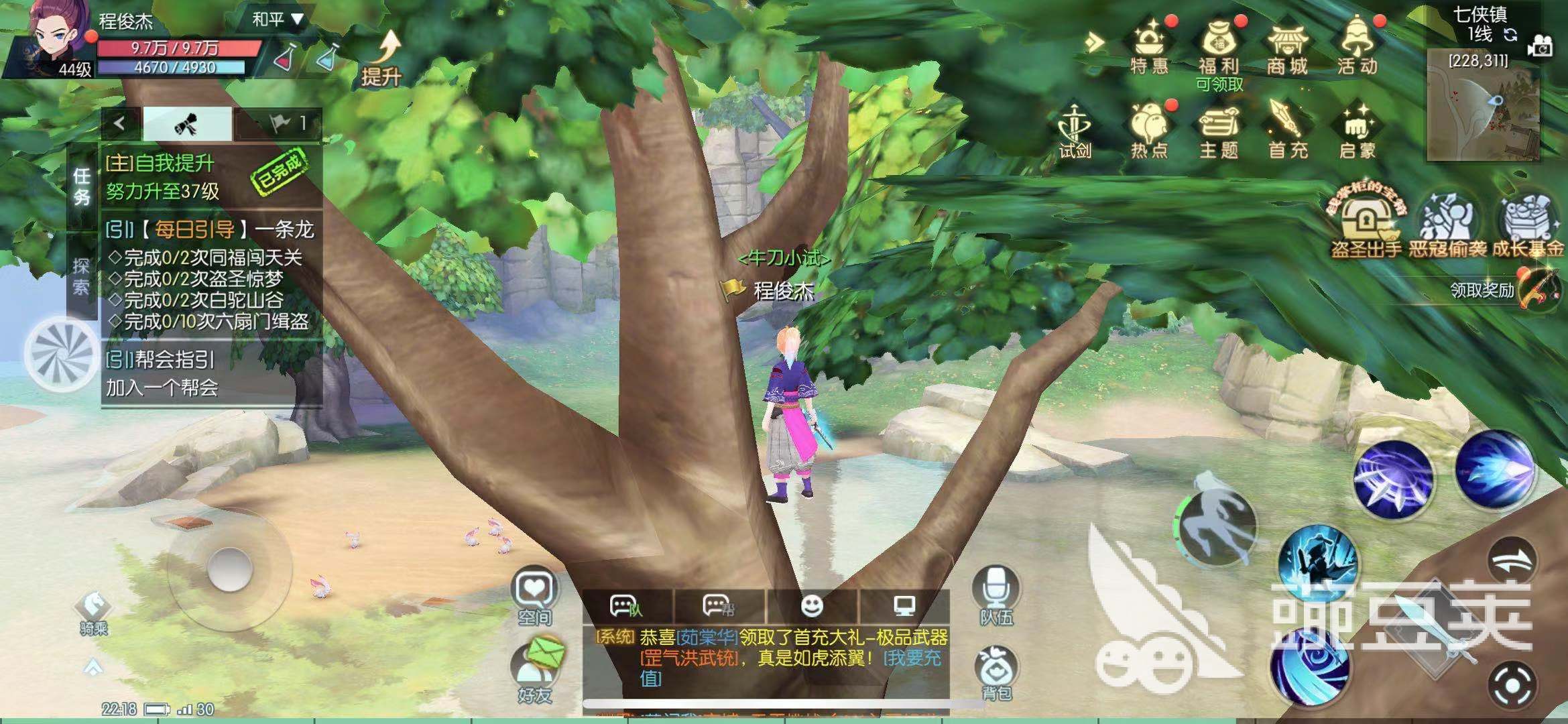This screenshot has width=1568, height=724.
Task: Open the 启蒙 enlightenment icon
Action: [1357, 131]
